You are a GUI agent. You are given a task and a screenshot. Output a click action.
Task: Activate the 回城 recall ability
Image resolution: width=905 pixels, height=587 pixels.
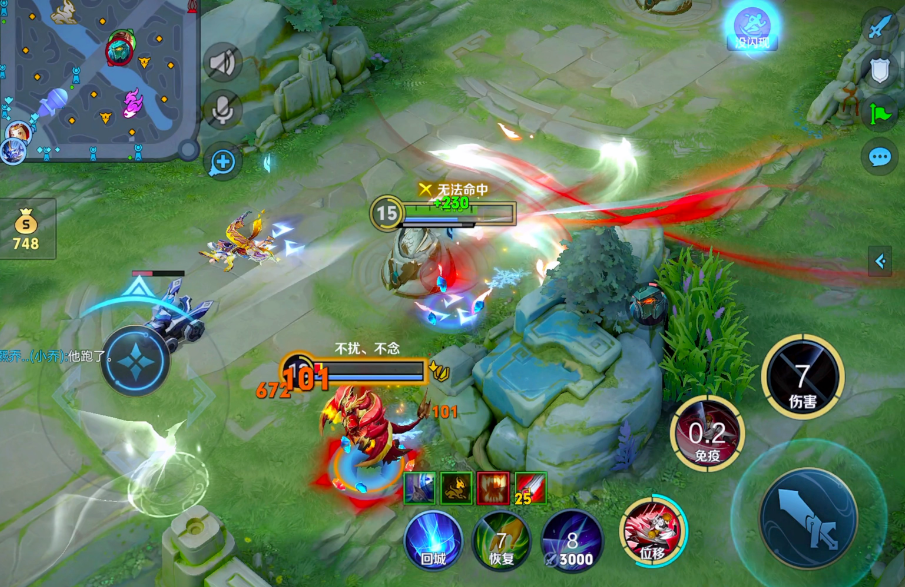(x=433, y=540)
